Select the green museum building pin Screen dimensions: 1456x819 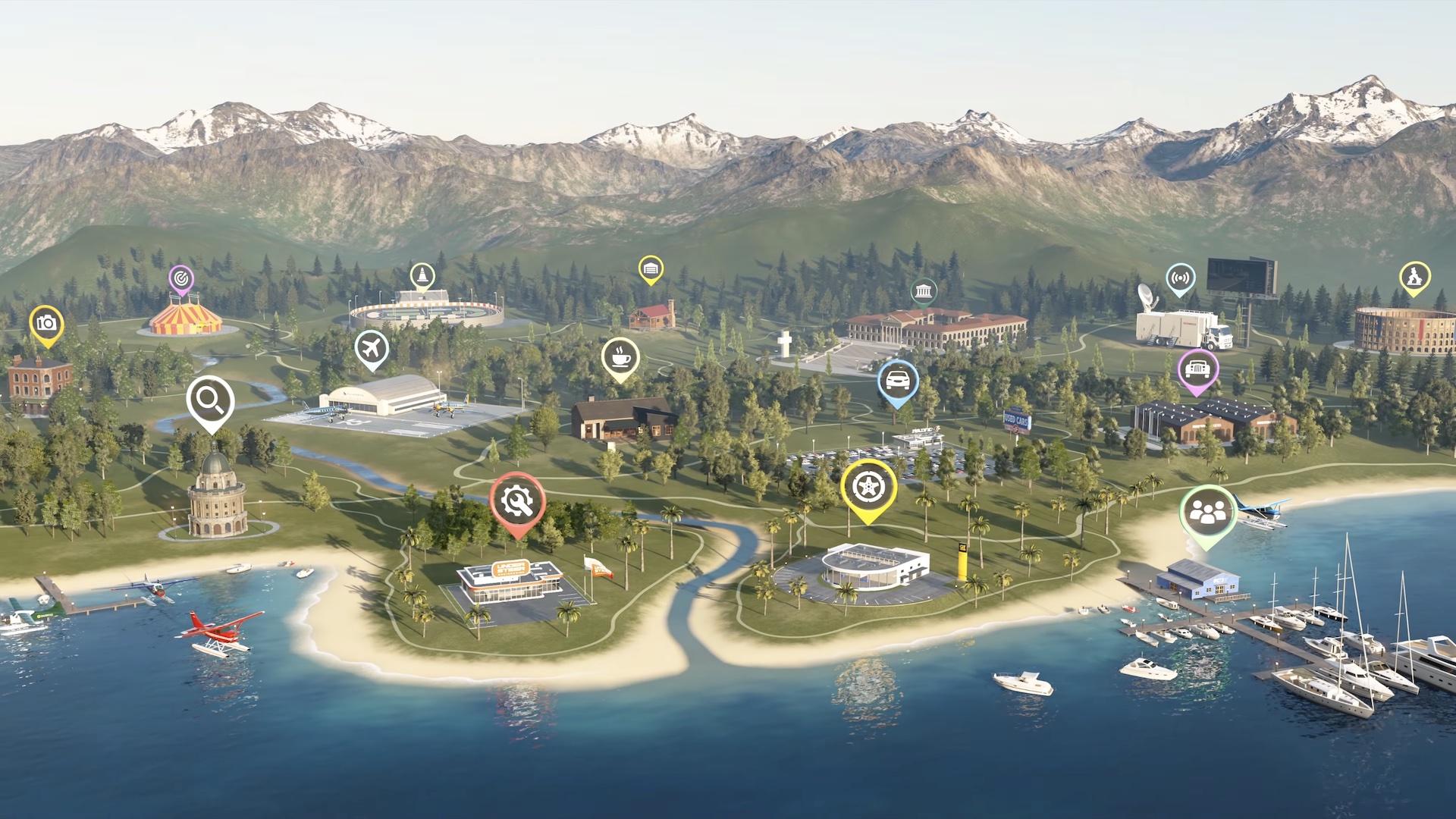click(x=923, y=291)
